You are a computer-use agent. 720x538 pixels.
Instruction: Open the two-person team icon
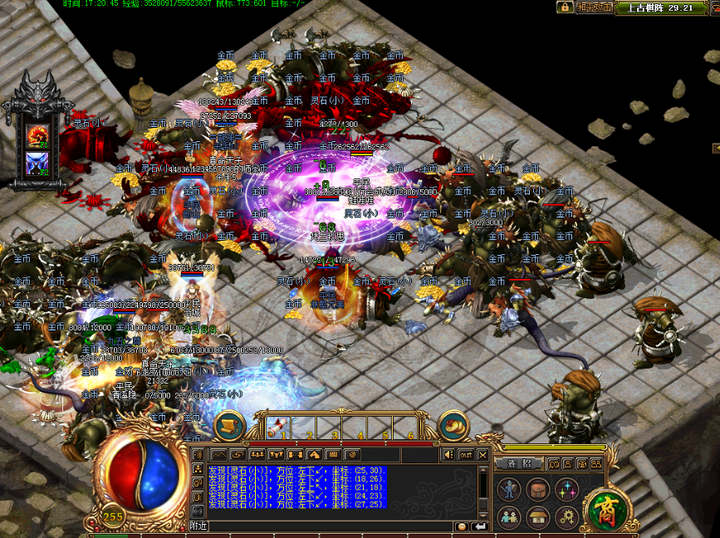click(510, 516)
